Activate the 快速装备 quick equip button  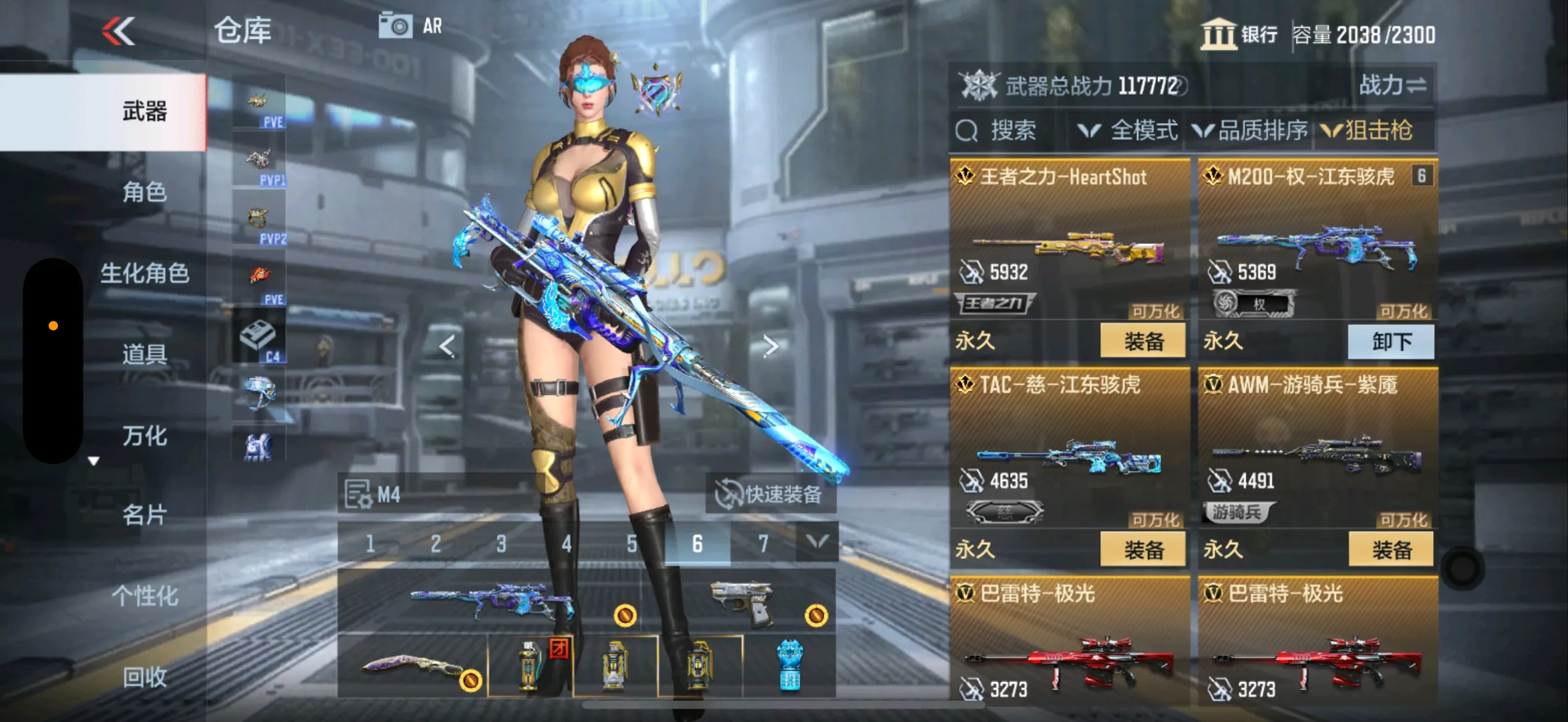click(770, 495)
